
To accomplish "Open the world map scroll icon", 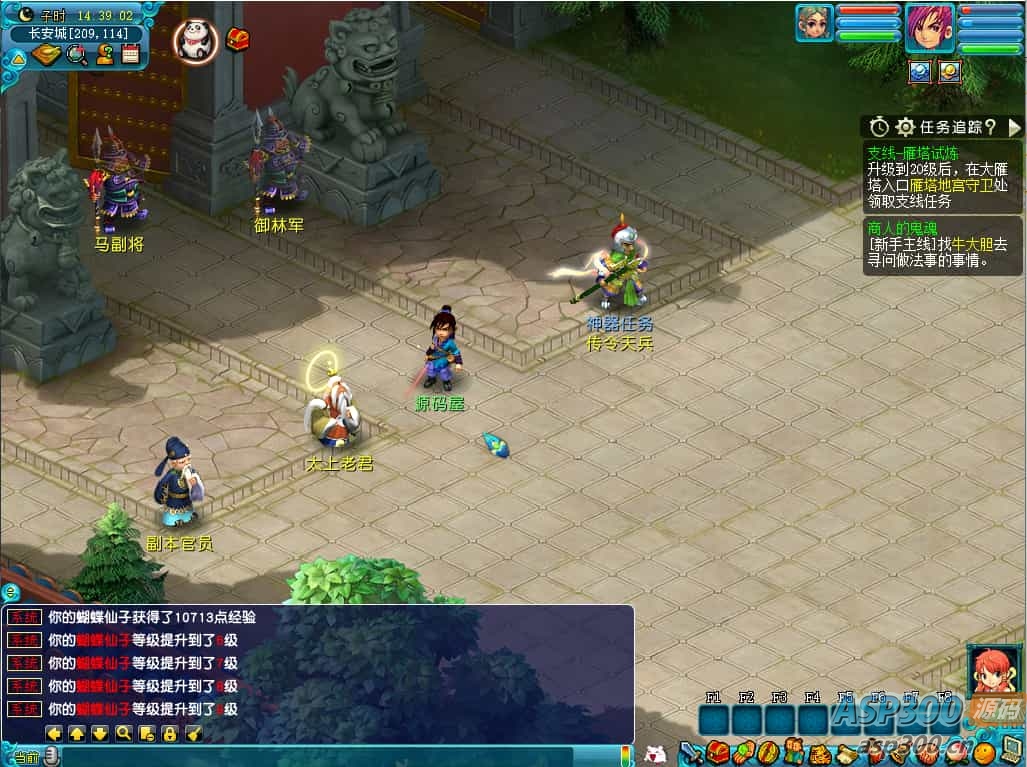I will pyautogui.click(x=46, y=54).
